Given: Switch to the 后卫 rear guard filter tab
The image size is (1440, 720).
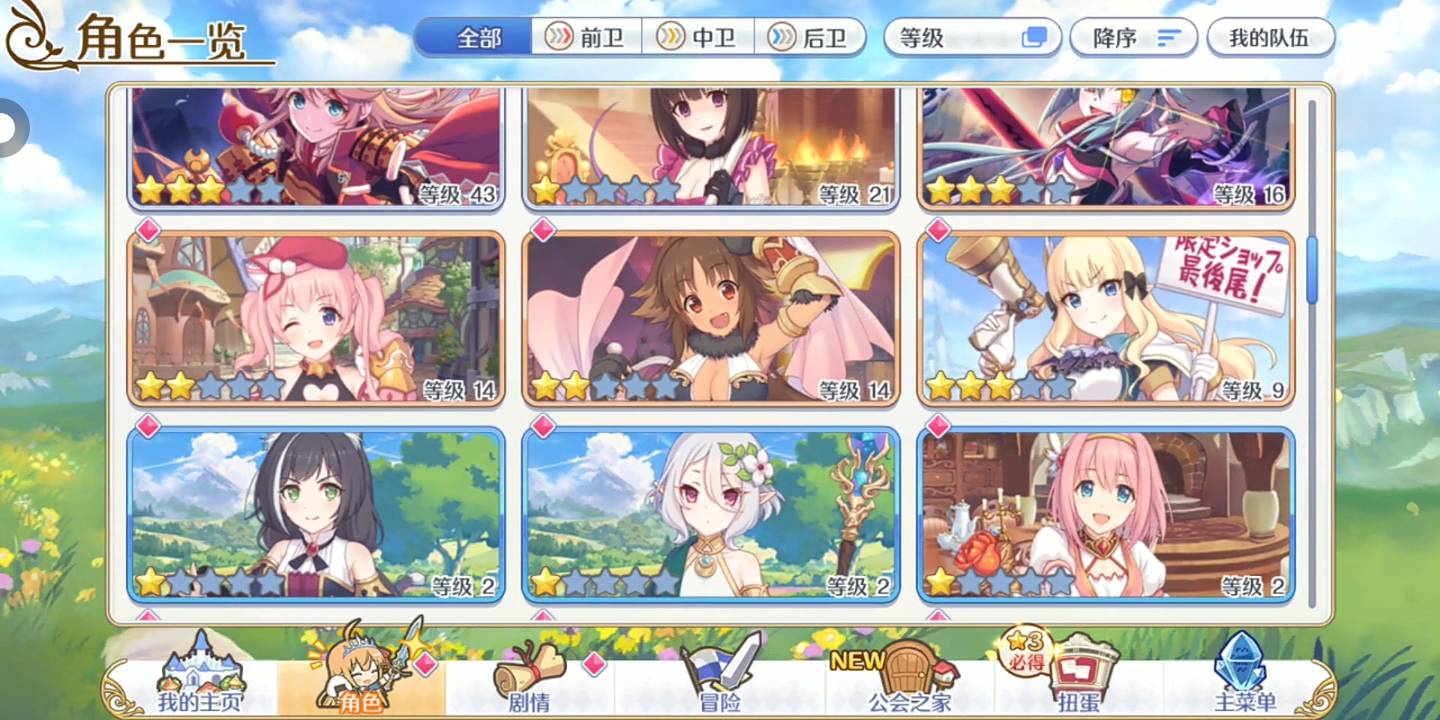Looking at the screenshot, I should pos(812,36).
